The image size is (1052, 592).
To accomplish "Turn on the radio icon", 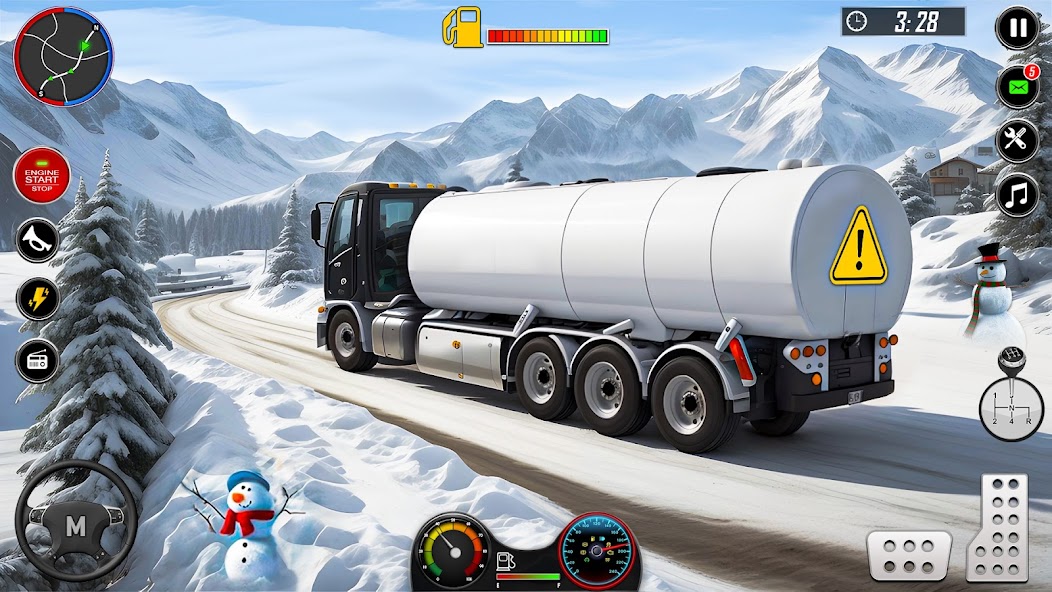I will tap(37, 360).
